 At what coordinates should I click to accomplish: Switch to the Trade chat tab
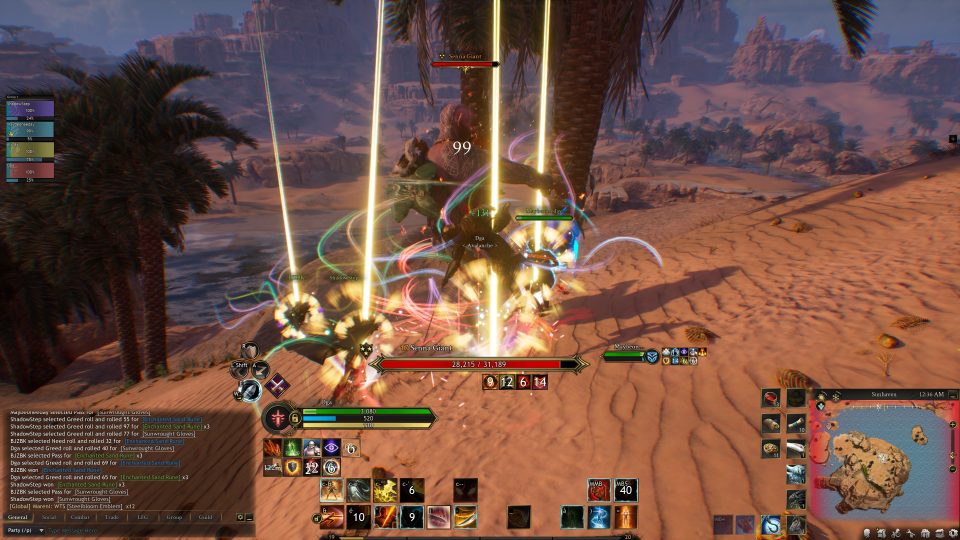pos(111,517)
